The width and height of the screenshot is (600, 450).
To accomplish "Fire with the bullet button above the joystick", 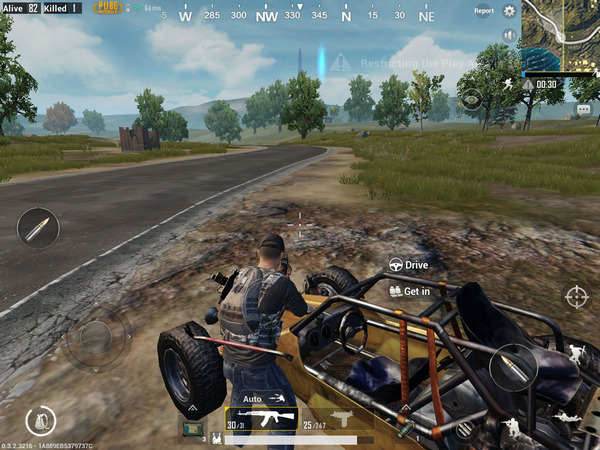I will 38,228.
